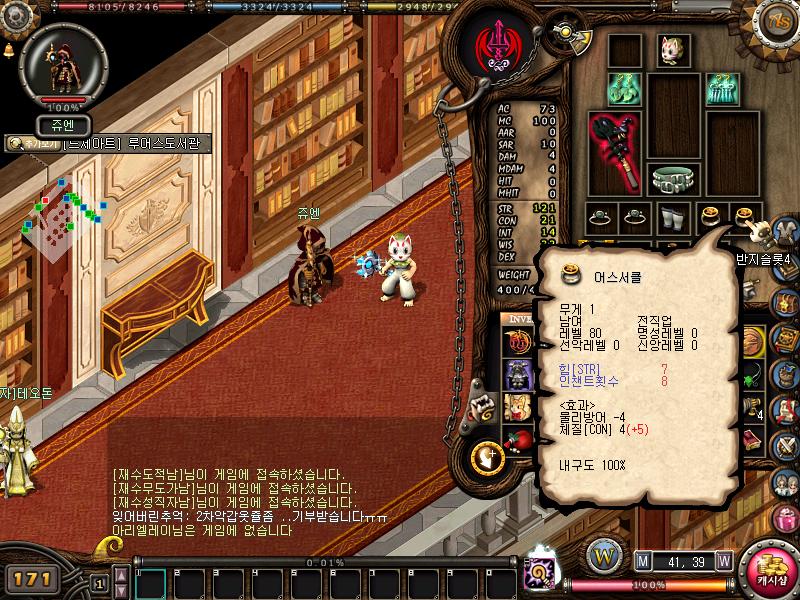Click the golden bell notification icon

(x=8, y=49)
